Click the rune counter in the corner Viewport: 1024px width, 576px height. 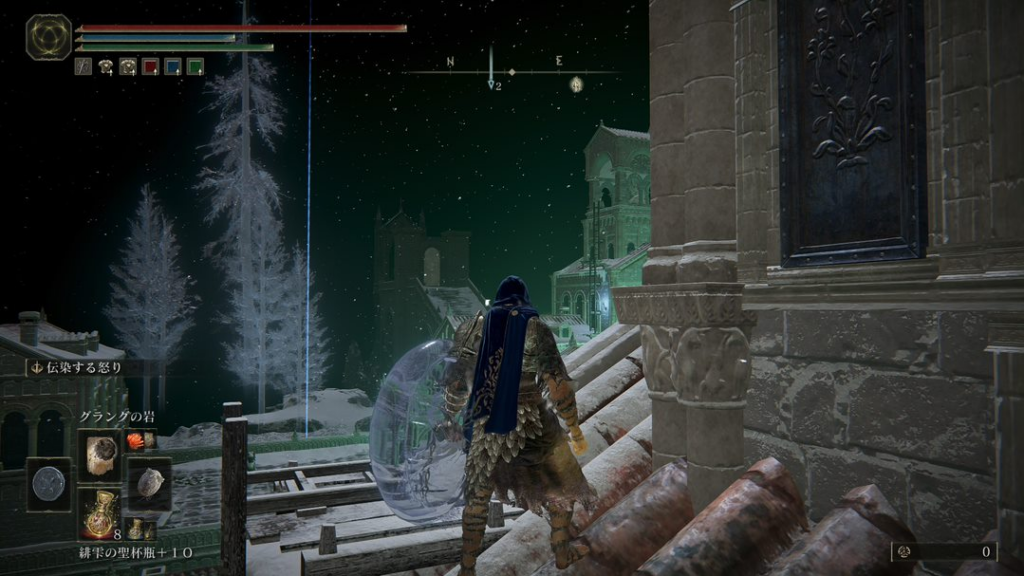[x=943, y=551]
